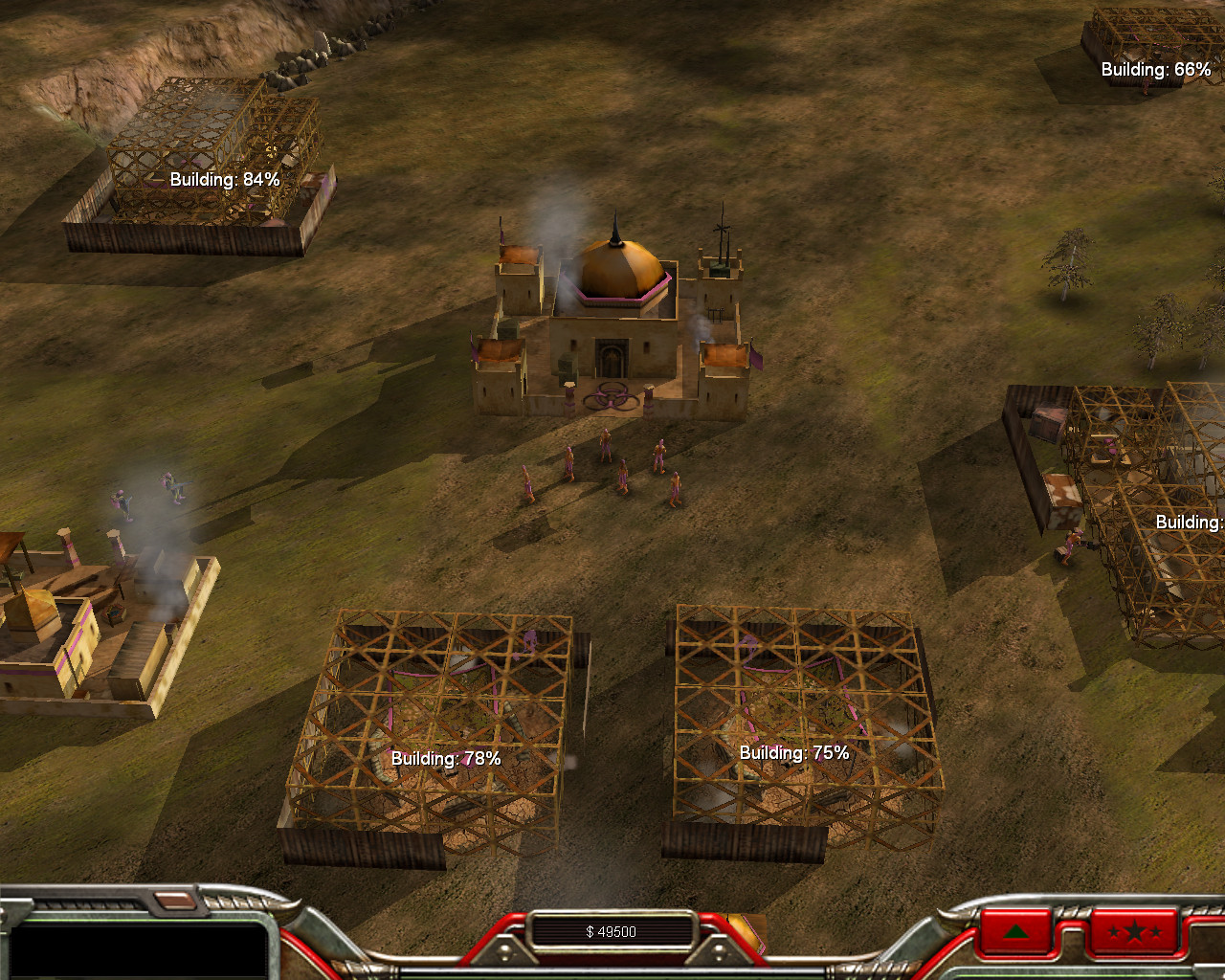Click the small copper button above the radar
This screenshot has height=980, width=1225.
point(173,900)
